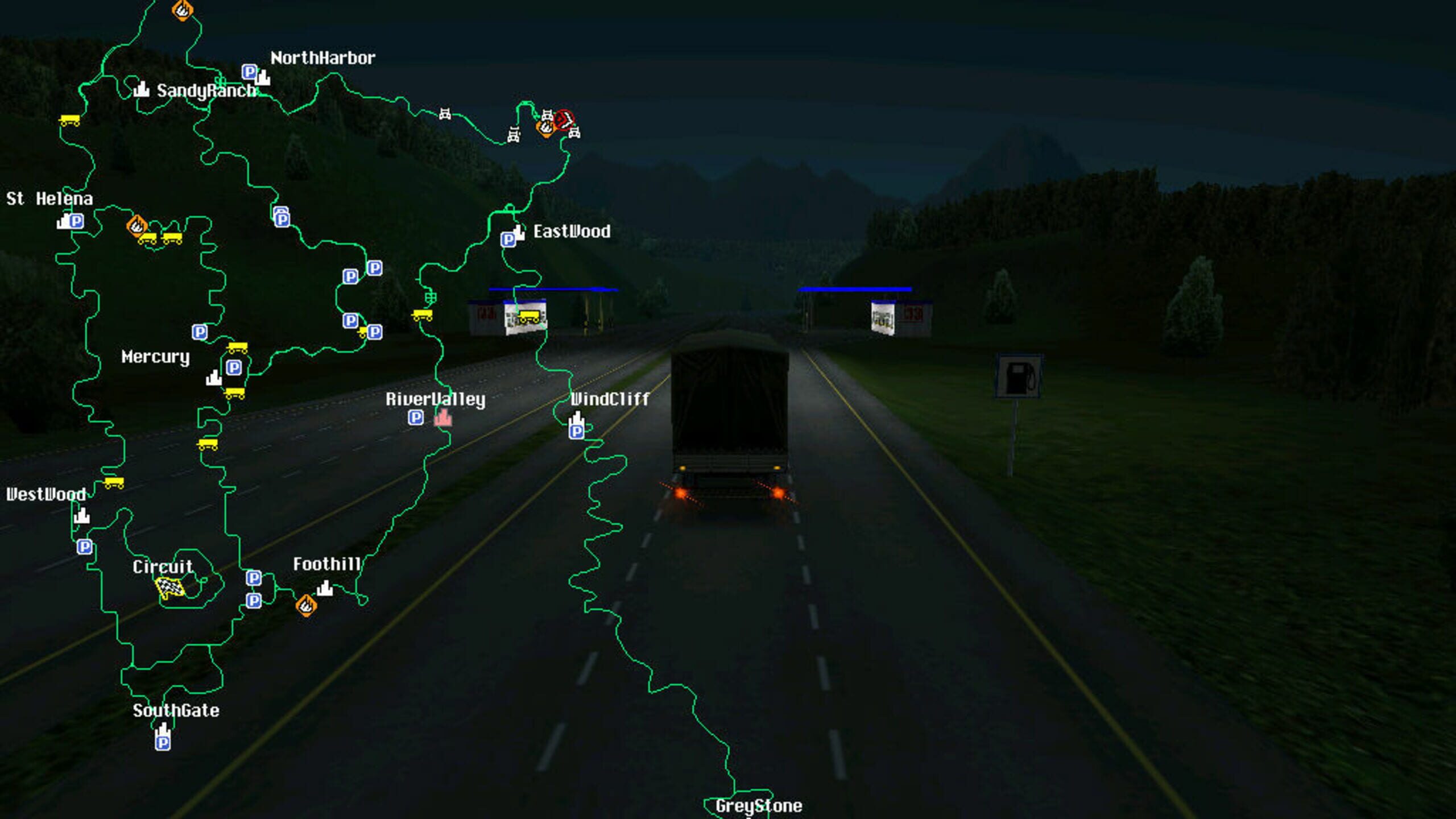Click the checkered flag icon at Circuit
This screenshot has height=819, width=1456.
coord(169,587)
